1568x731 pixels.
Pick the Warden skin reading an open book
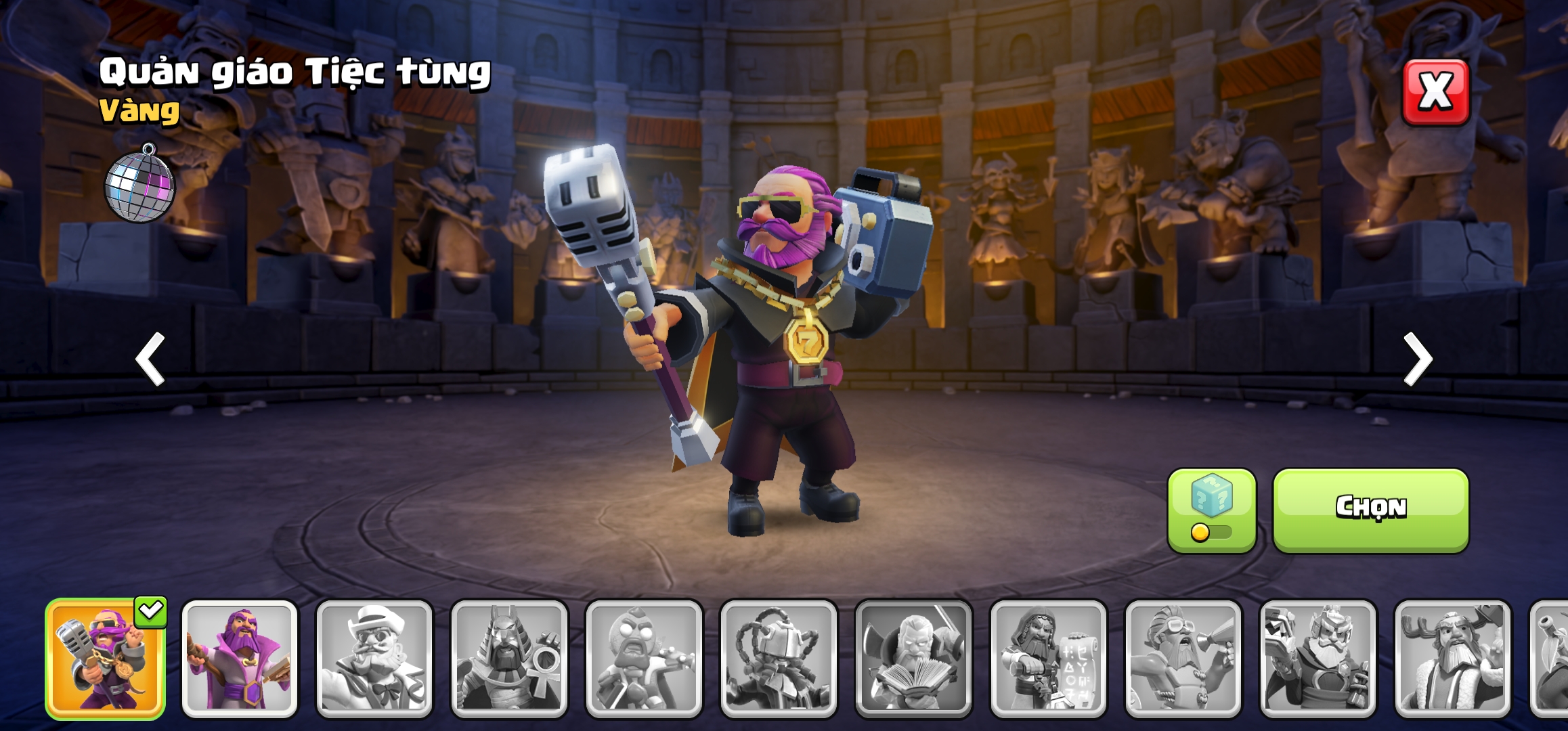click(913, 658)
